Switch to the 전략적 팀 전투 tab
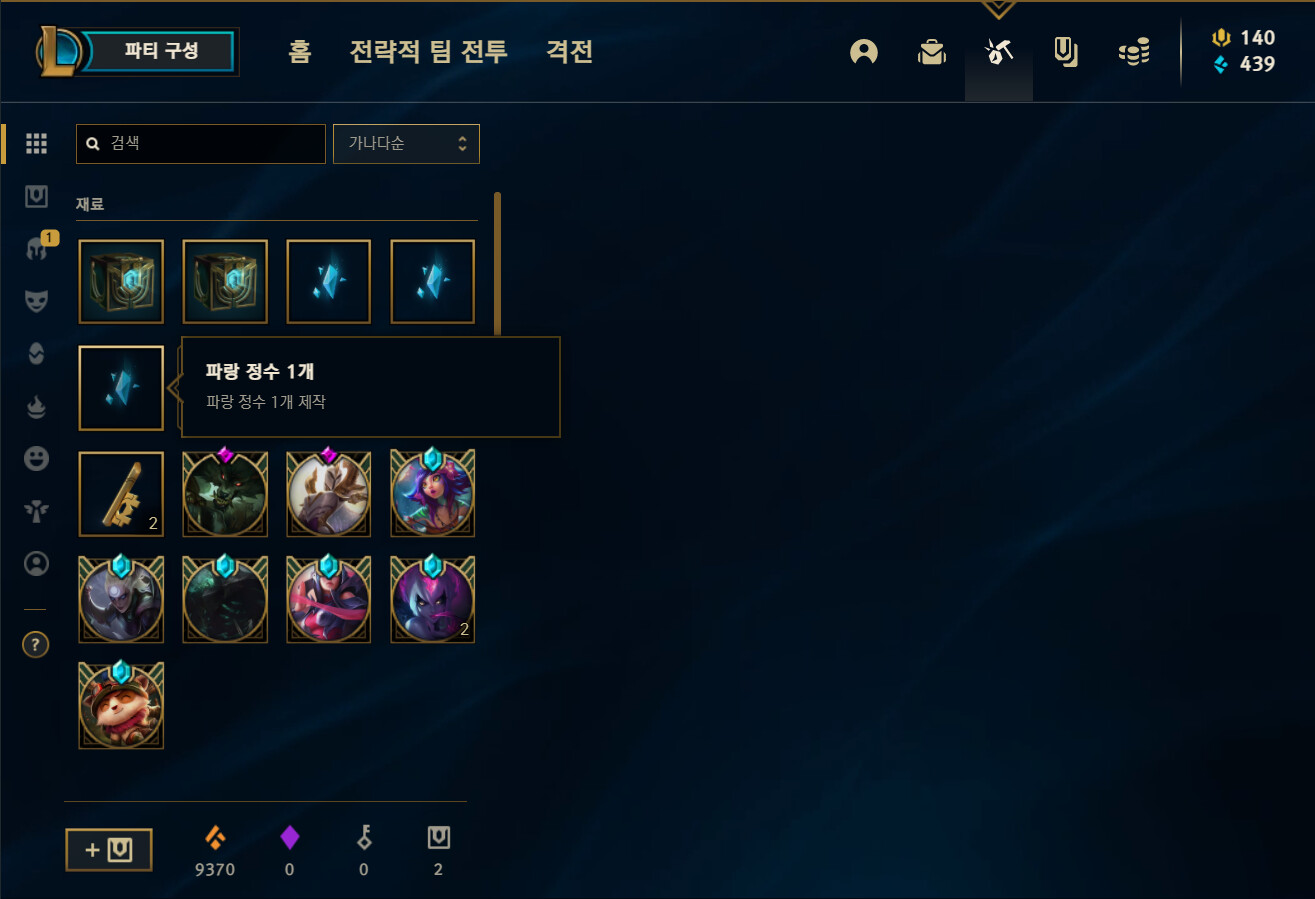 click(x=428, y=52)
